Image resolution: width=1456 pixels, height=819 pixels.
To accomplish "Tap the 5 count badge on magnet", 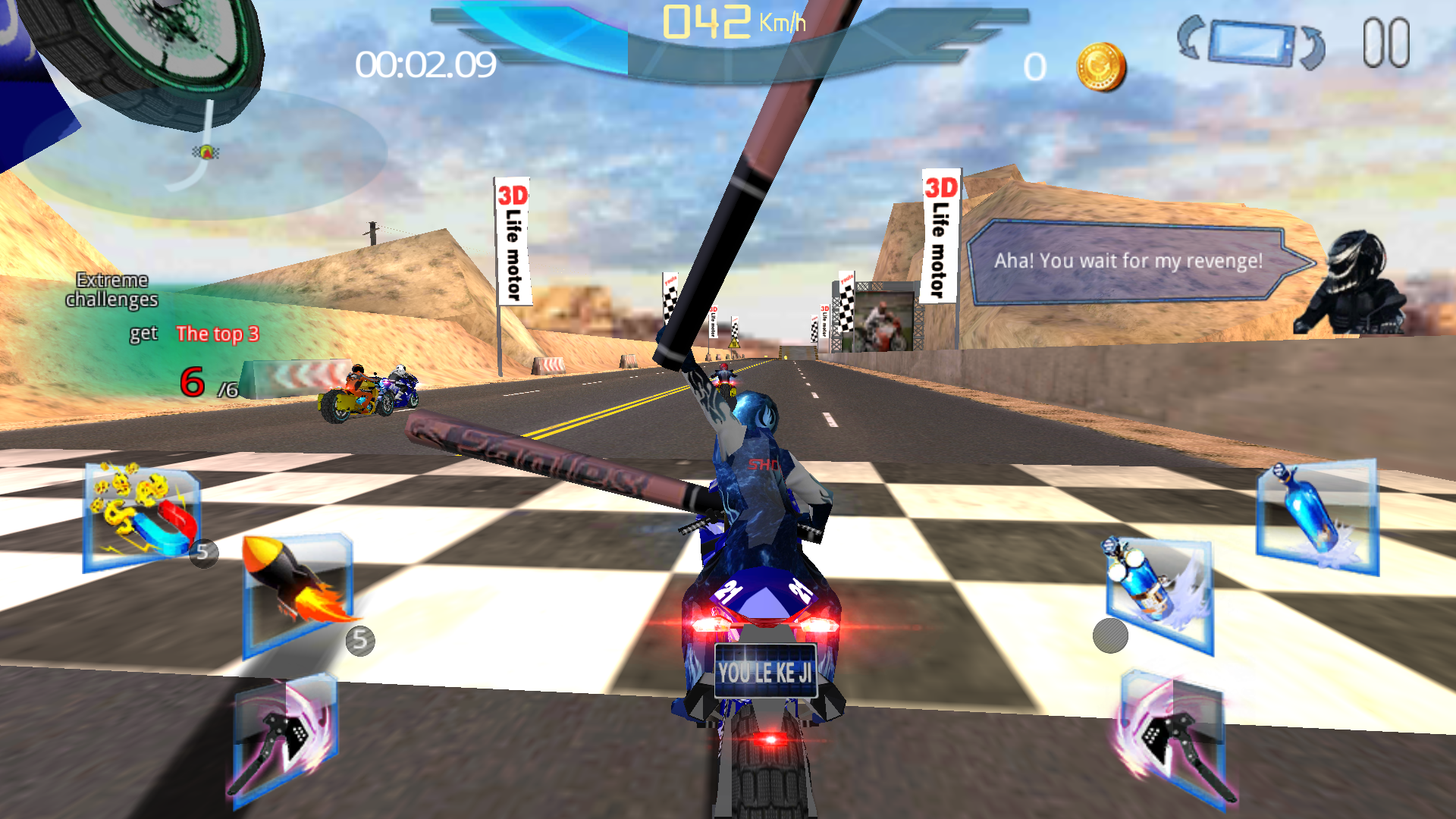I will point(203,553).
